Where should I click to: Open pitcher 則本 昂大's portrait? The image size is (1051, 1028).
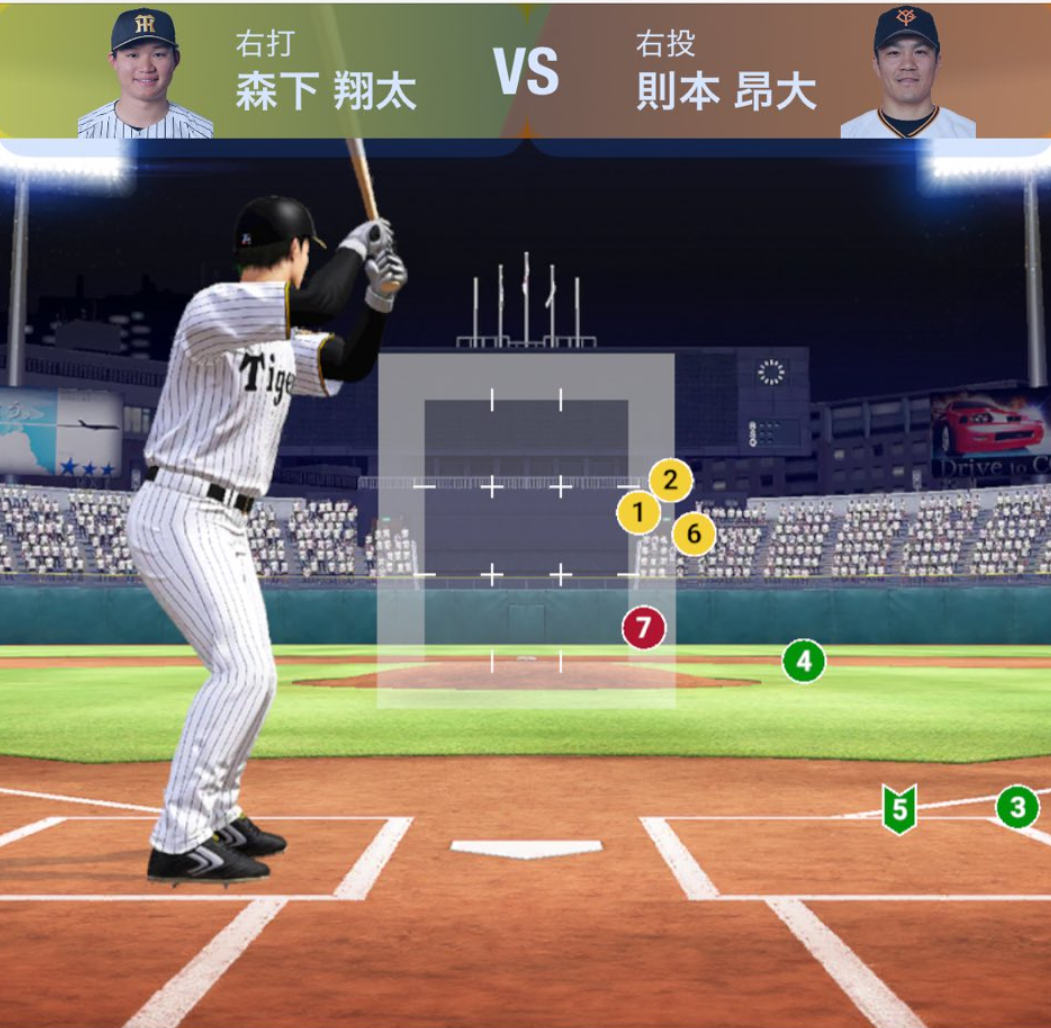(907, 74)
